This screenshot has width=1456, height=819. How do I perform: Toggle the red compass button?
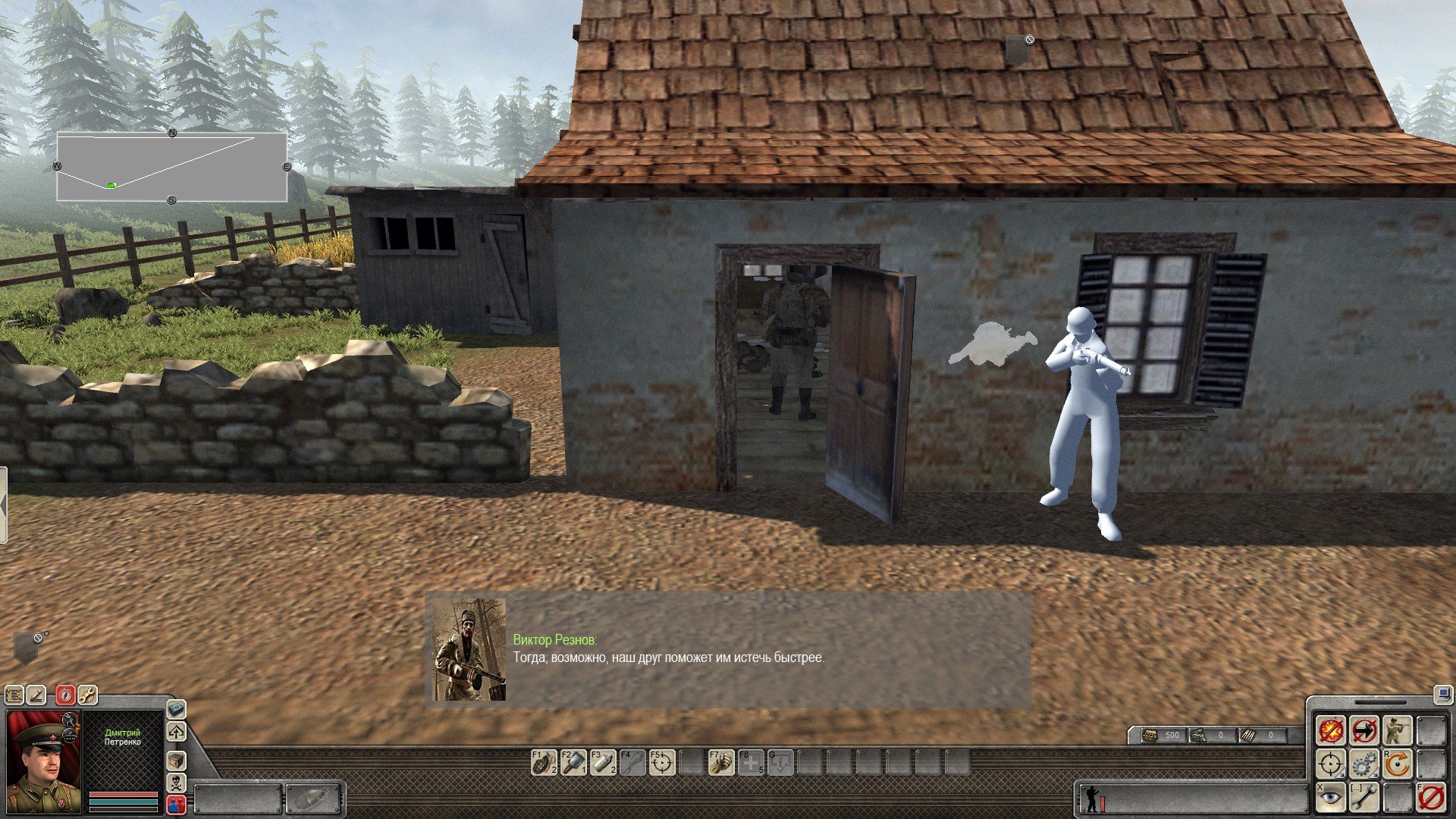click(66, 695)
